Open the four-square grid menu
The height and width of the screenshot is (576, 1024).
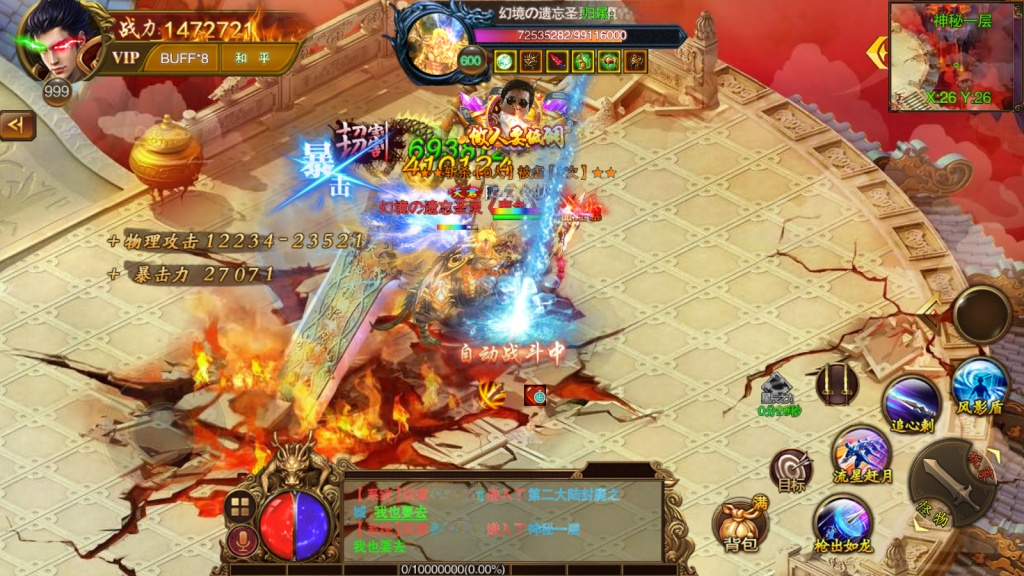click(237, 506)
